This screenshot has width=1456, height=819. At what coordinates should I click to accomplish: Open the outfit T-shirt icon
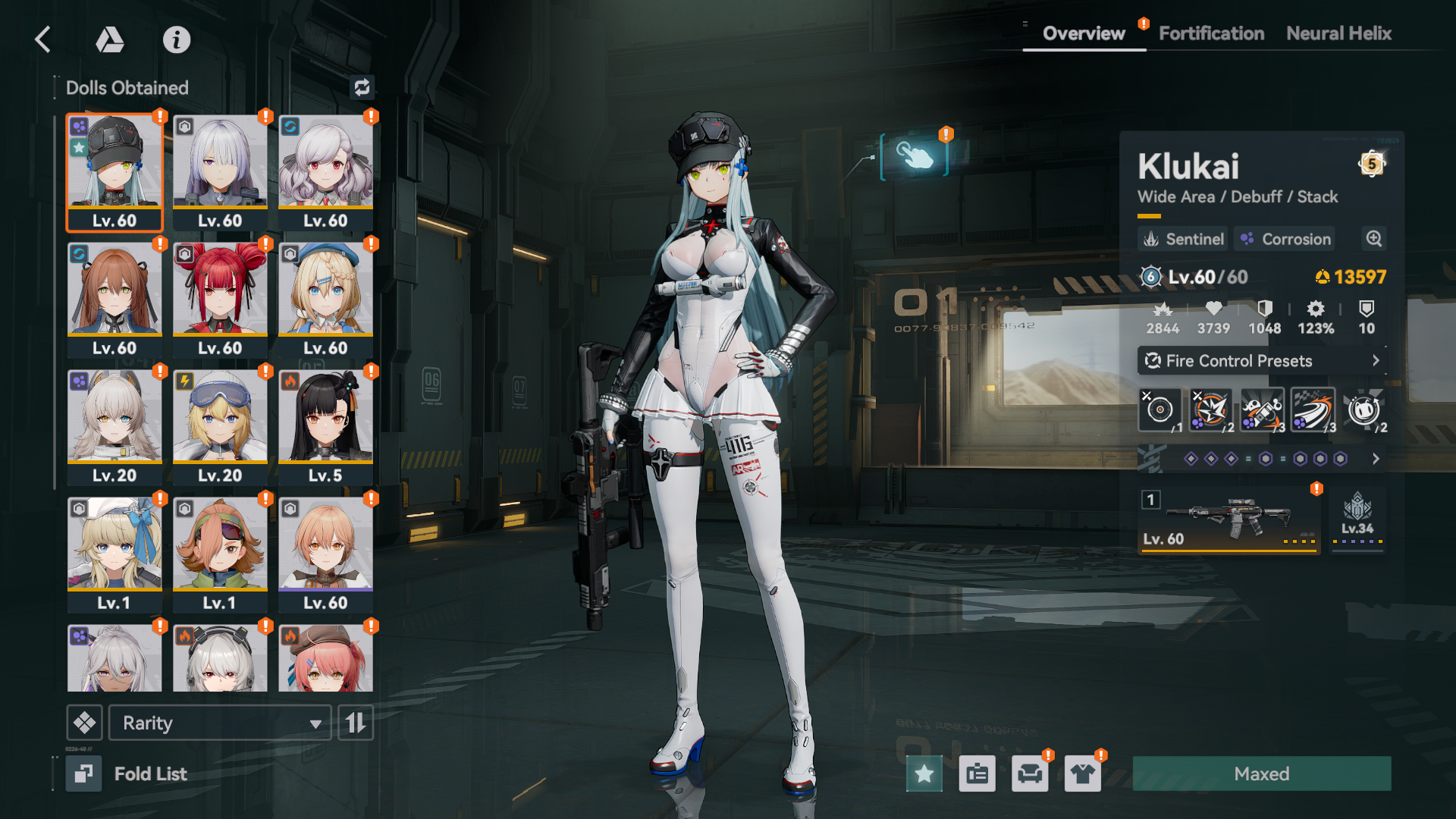pos(1083,773)
